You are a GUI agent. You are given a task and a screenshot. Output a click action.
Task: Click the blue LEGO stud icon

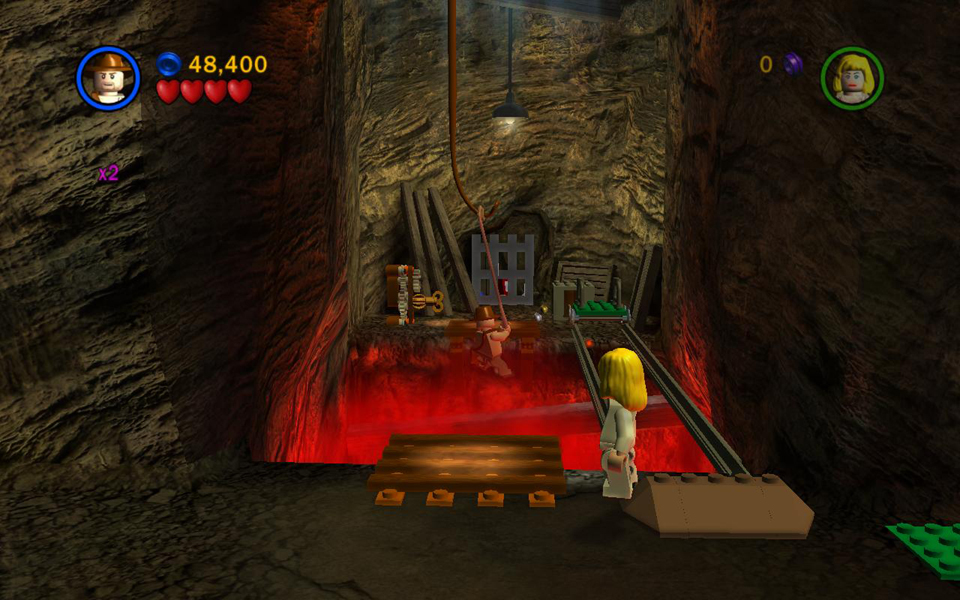pyautogui.click(x=169, y=65)
